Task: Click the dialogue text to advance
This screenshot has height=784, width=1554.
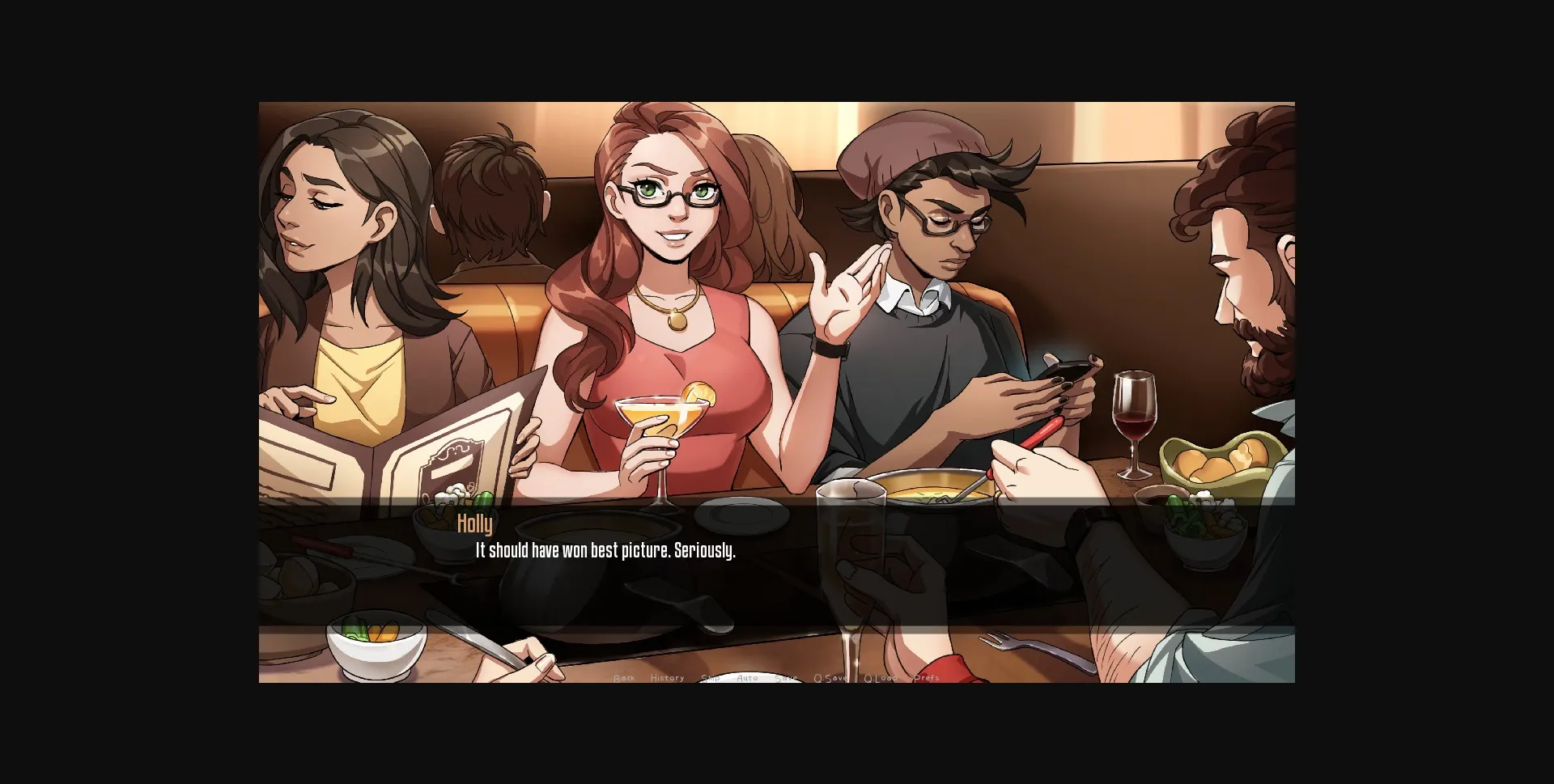Action: point(604,553)
